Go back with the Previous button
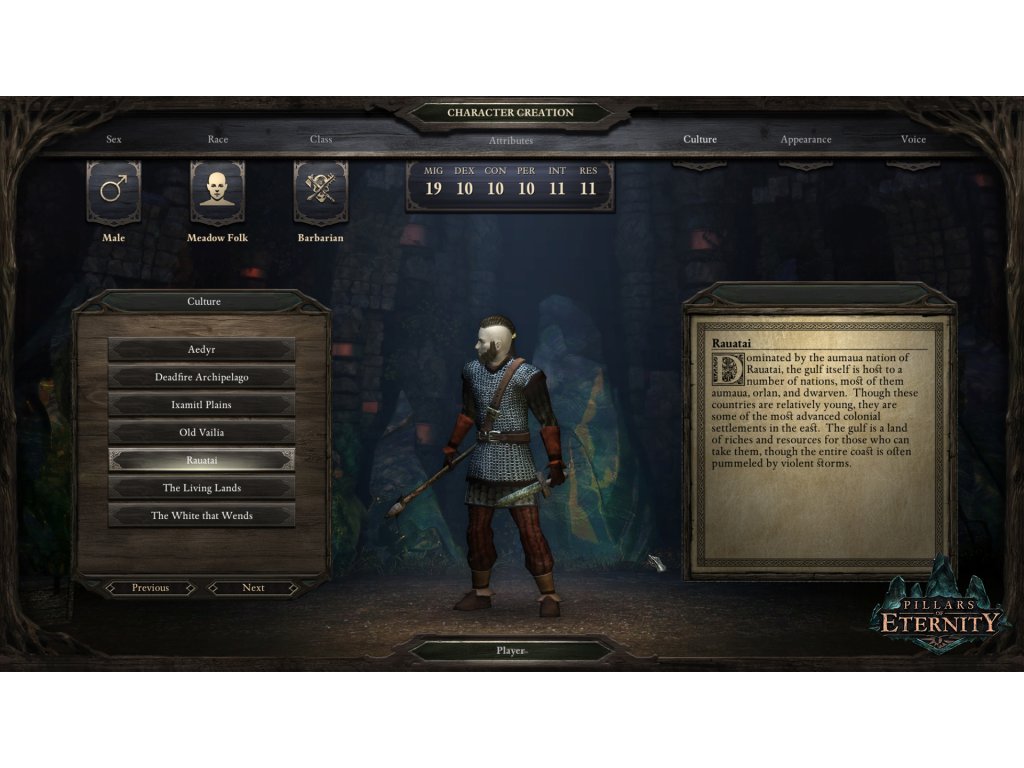Viewport: 1024px width, 768px height. click(x=150, y=588)
